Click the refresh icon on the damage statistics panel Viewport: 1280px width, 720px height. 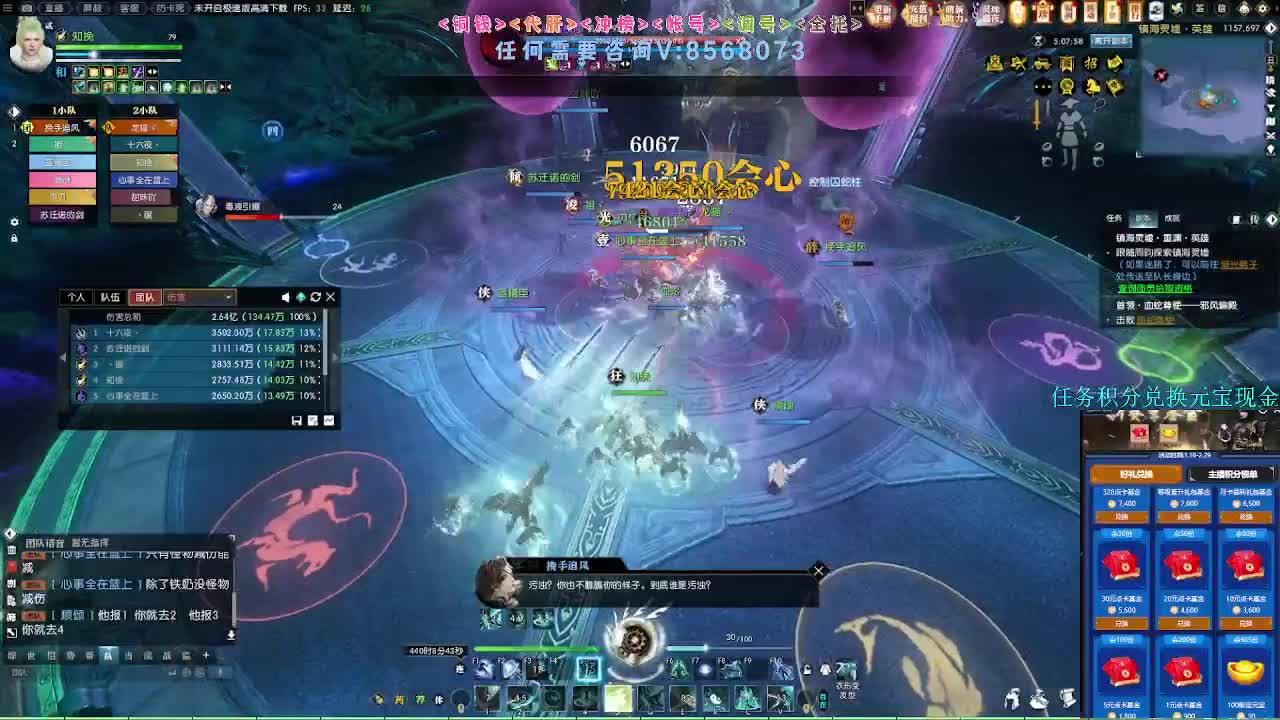pos(316,297)
